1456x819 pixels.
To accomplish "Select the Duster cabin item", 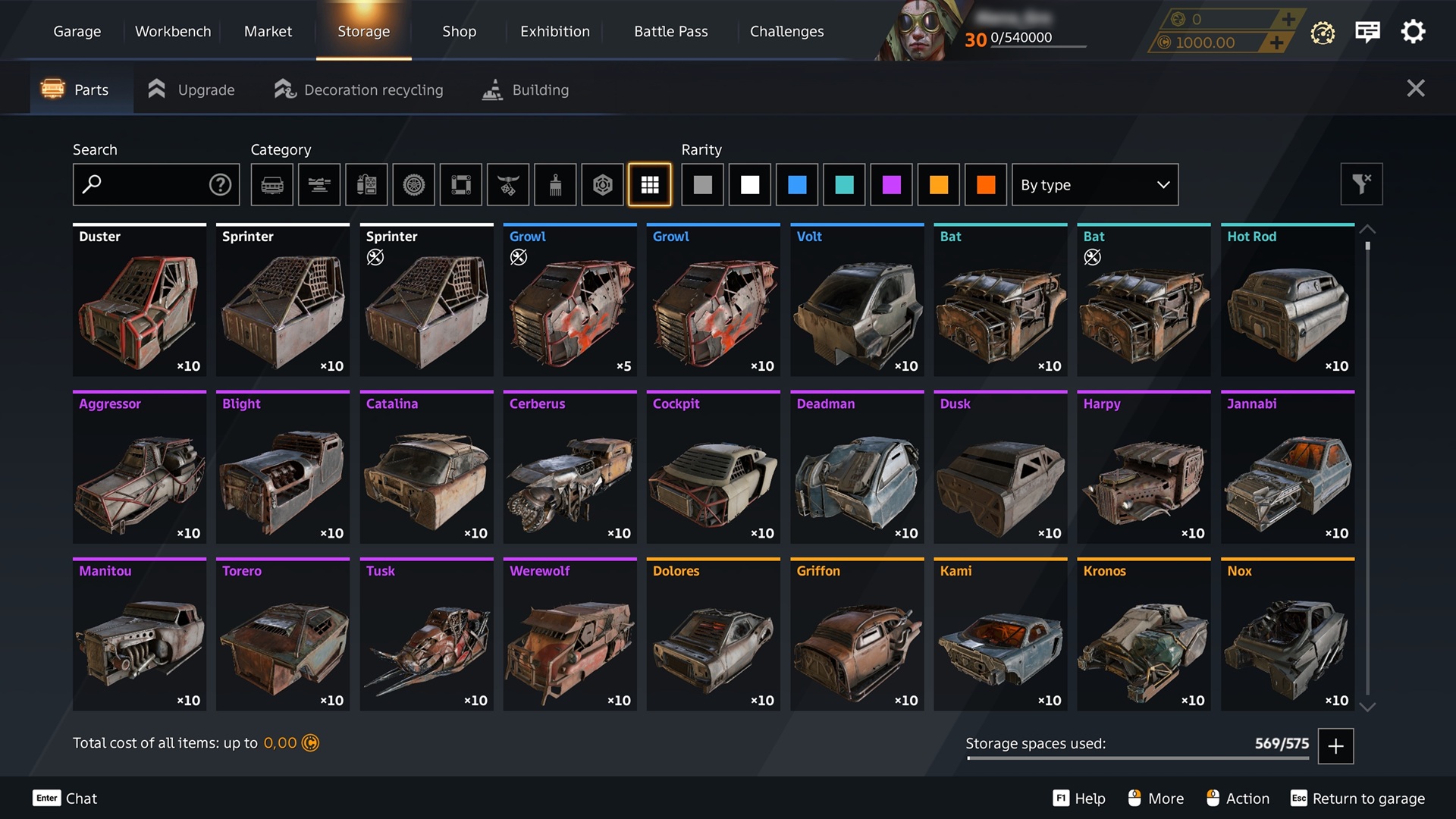I will click(140, 300).
